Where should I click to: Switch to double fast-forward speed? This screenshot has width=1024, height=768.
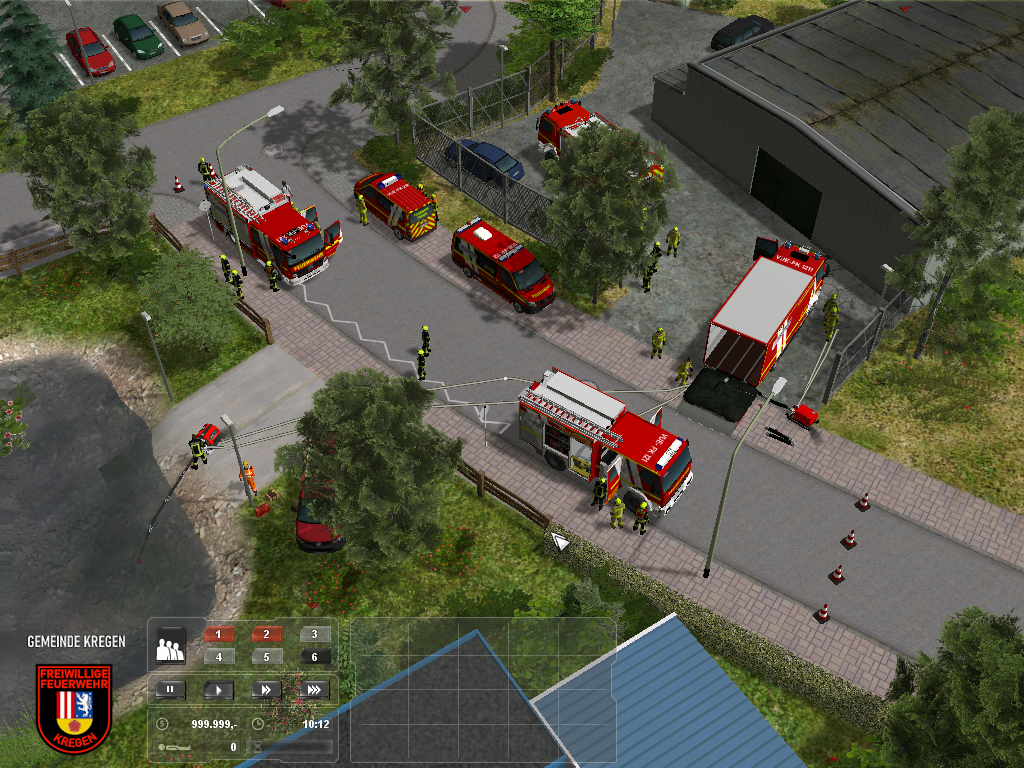(x=266, y=689)
